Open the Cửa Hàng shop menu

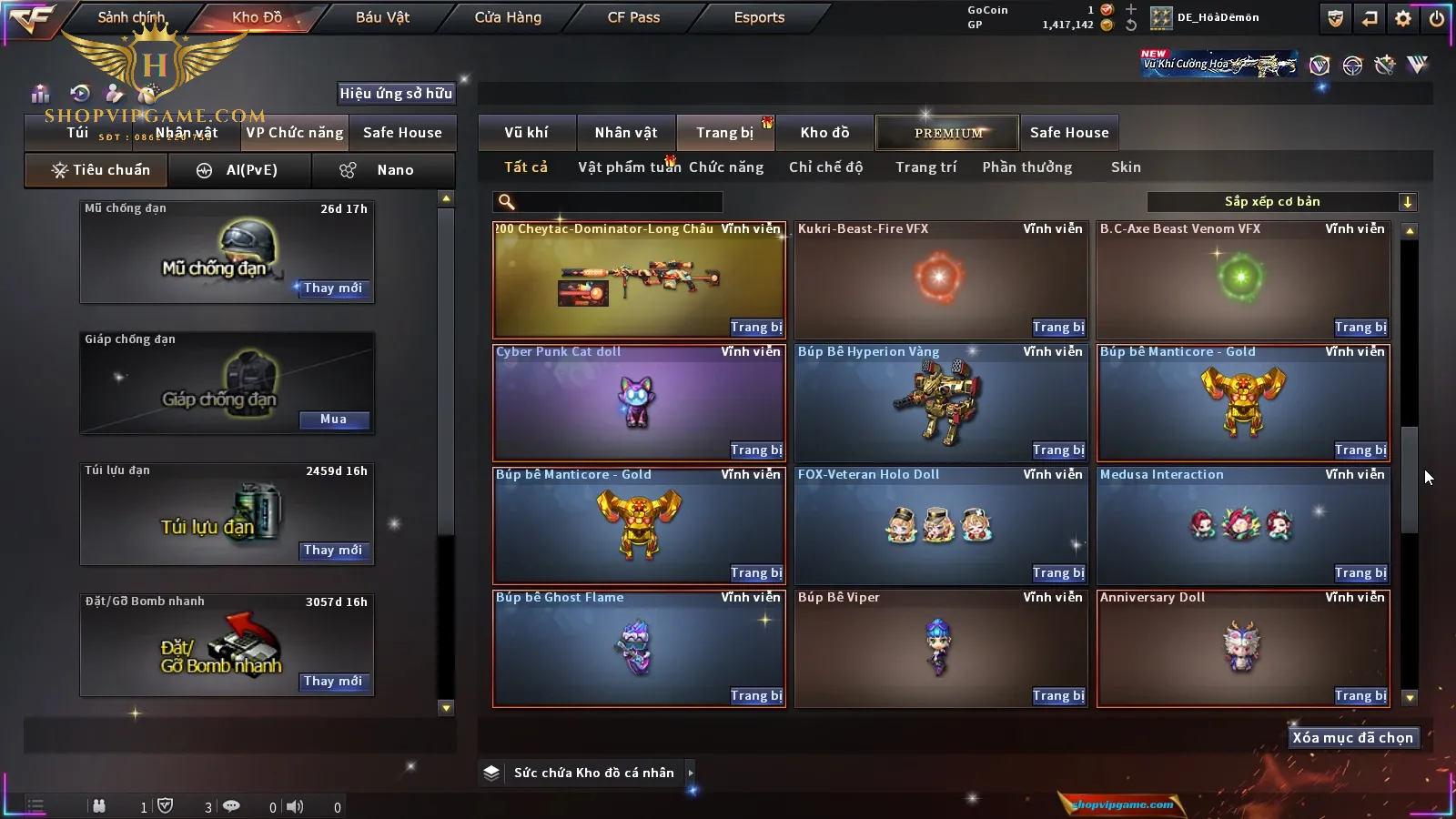tap(508, 17)
